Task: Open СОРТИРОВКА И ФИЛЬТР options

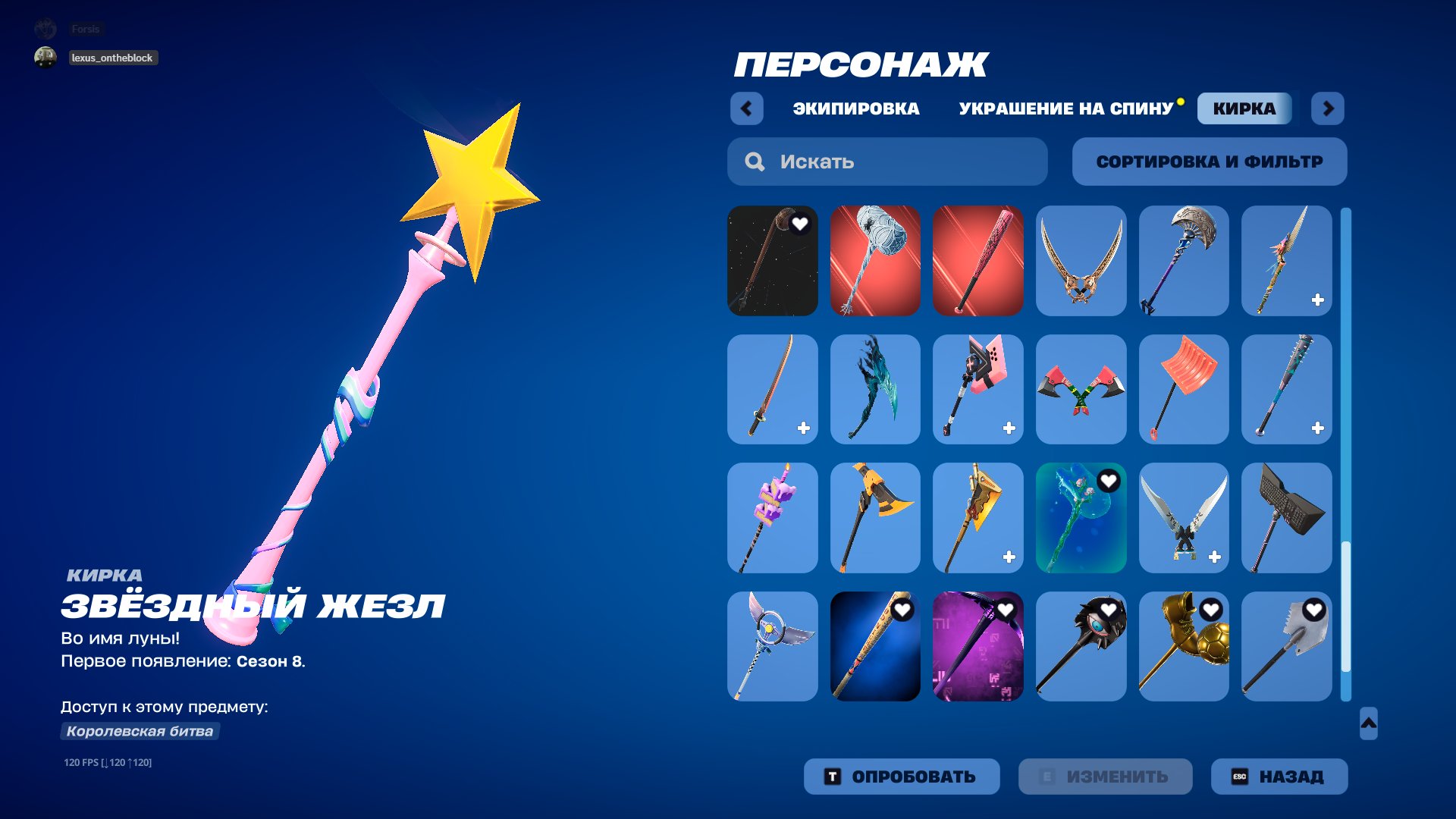Action: pos(1209,161)
